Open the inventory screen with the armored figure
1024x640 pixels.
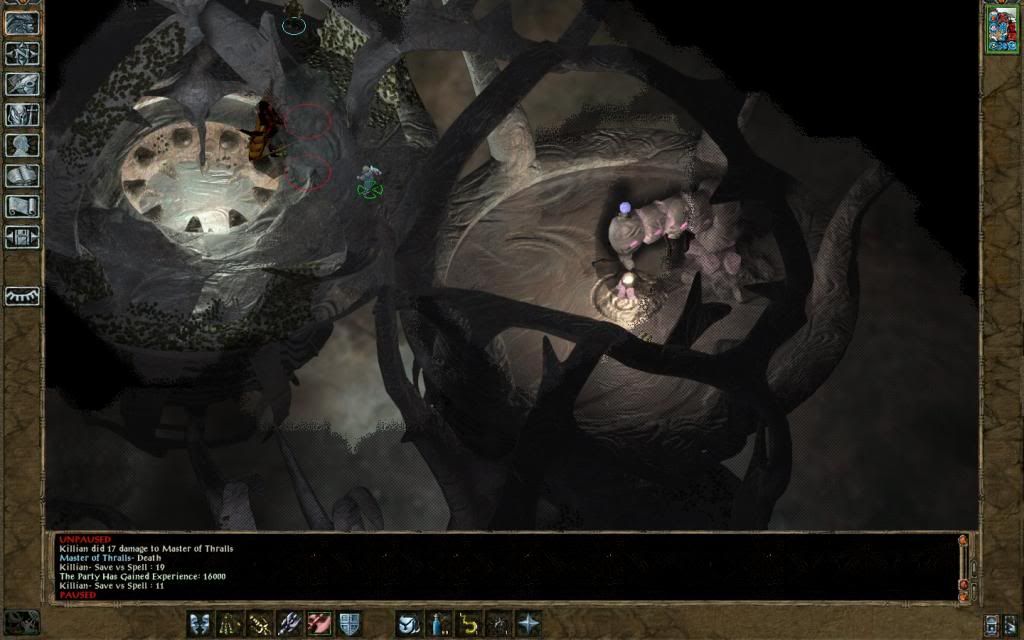coord(22,114)
